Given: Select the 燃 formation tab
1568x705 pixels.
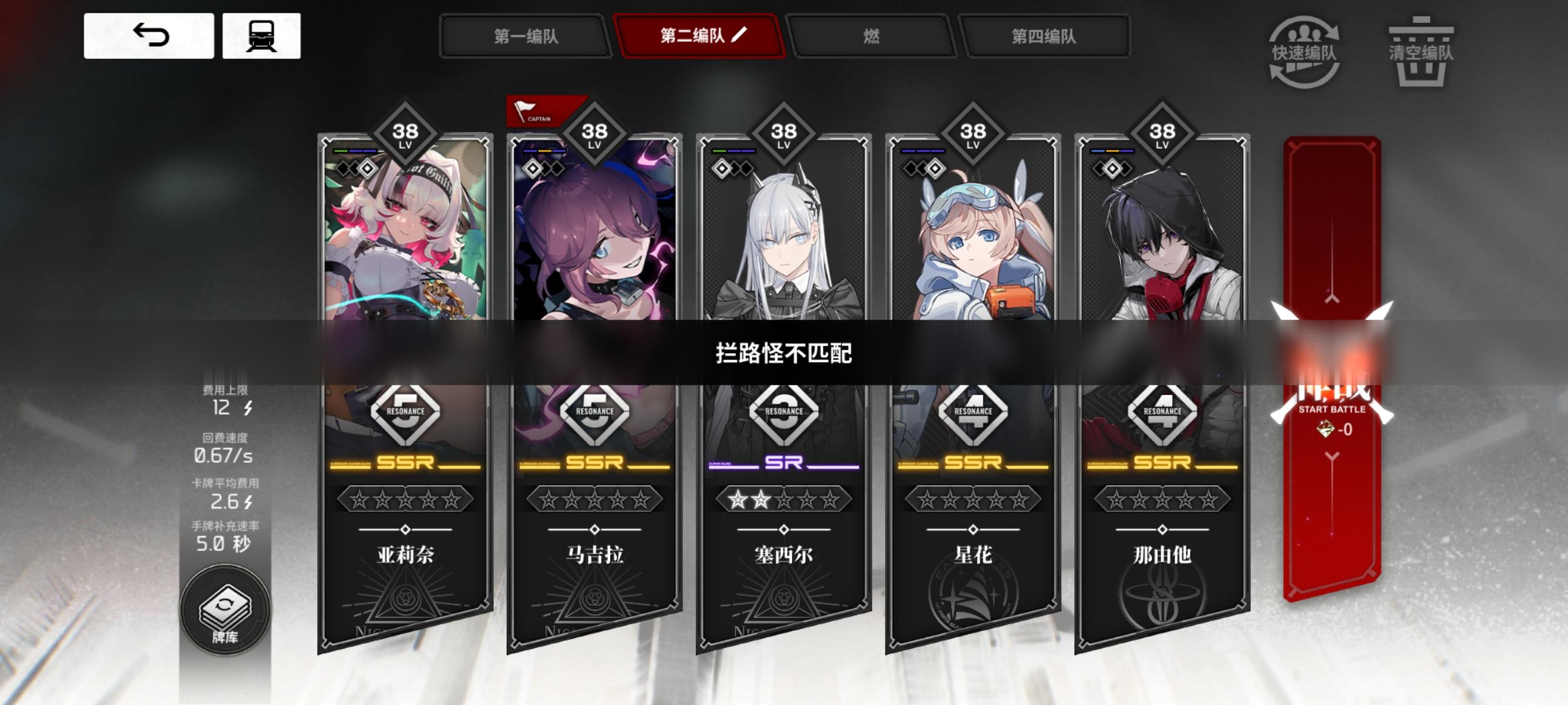Looking at the screenshot, I should coord(873,36).
